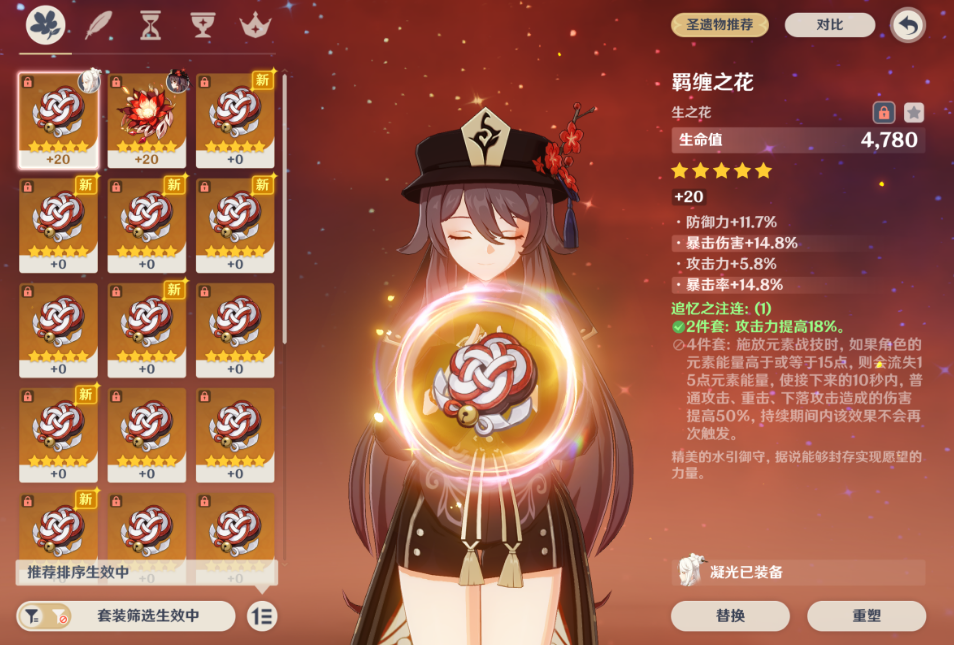954x645 pixels.
Task: Mark artifact with the star icon
Action: pos(914,112)
